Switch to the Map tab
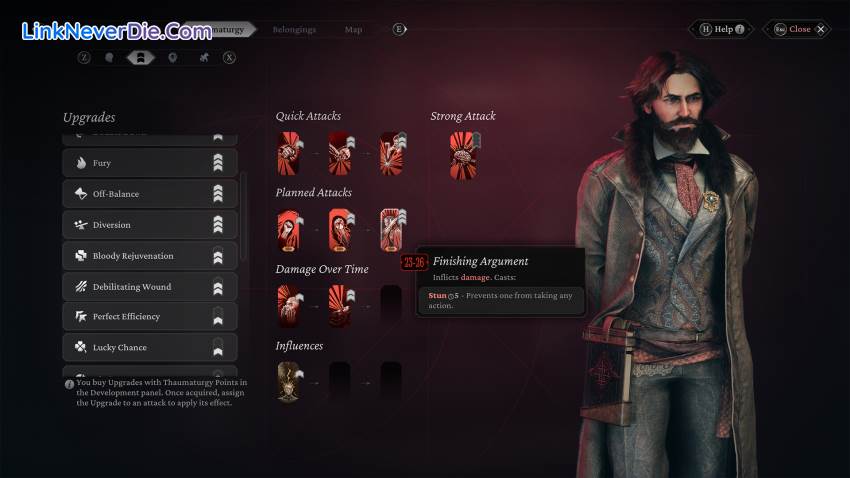The width and height of the screenshot is (850, 478). coord(353,29)
